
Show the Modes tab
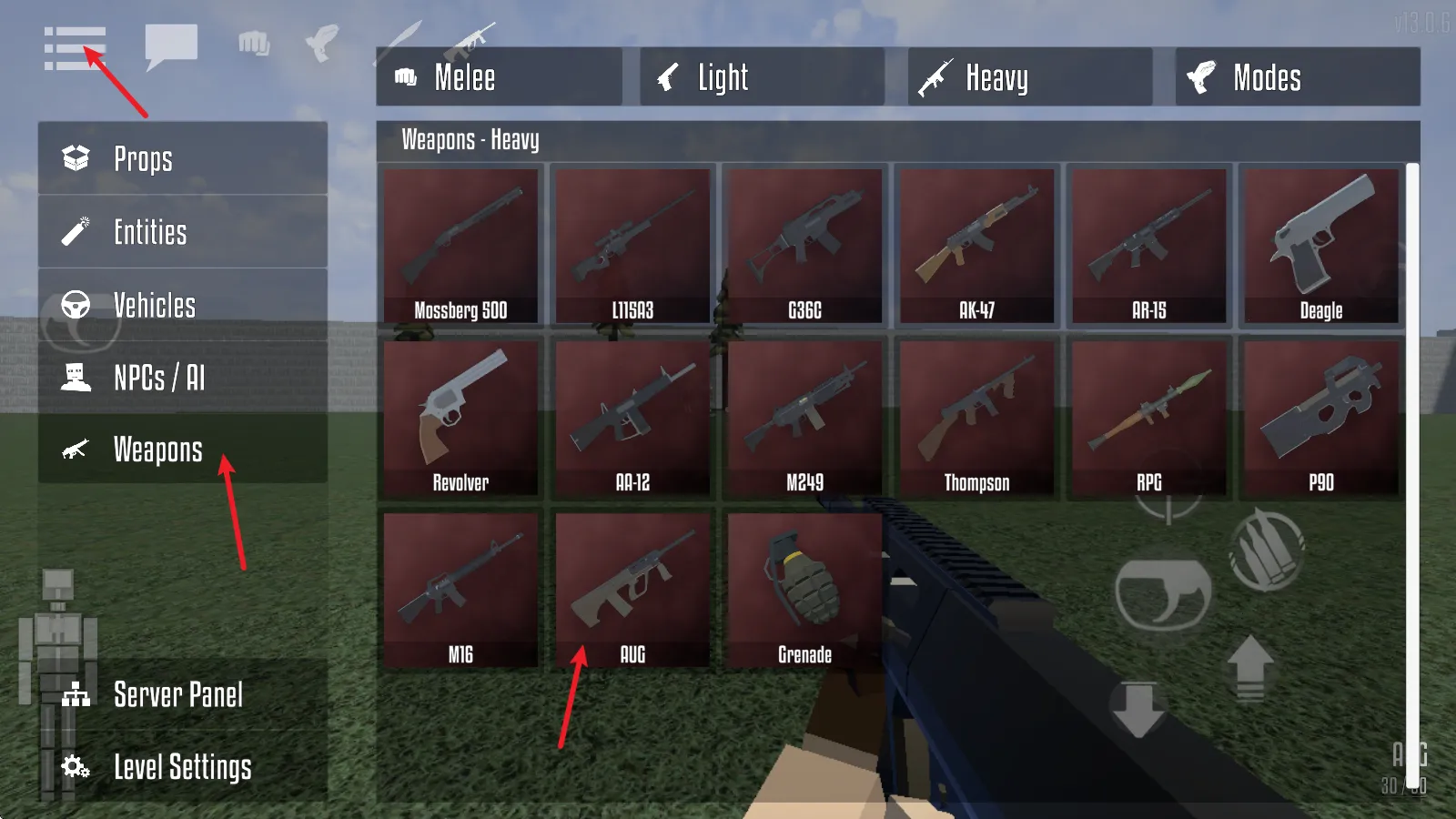coord(1297,77)
